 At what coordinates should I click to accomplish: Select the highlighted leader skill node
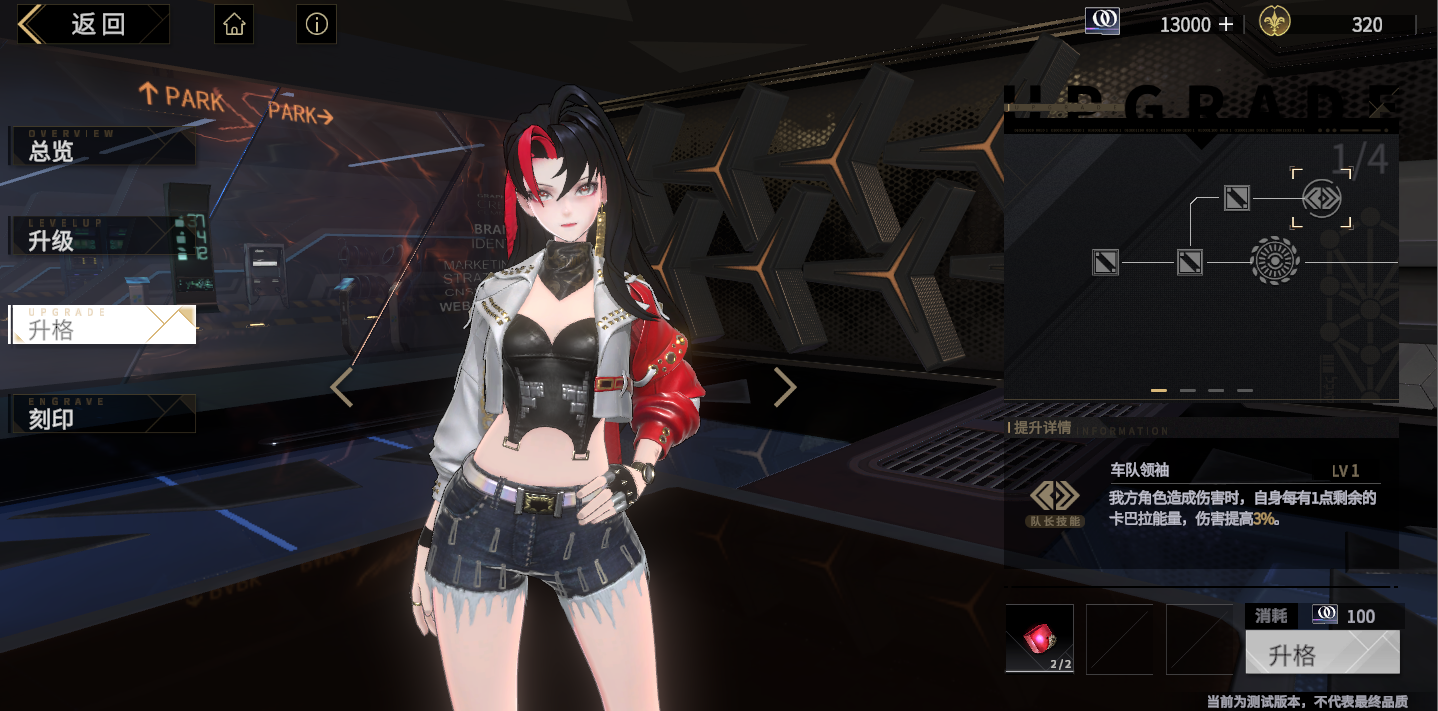1321,198
